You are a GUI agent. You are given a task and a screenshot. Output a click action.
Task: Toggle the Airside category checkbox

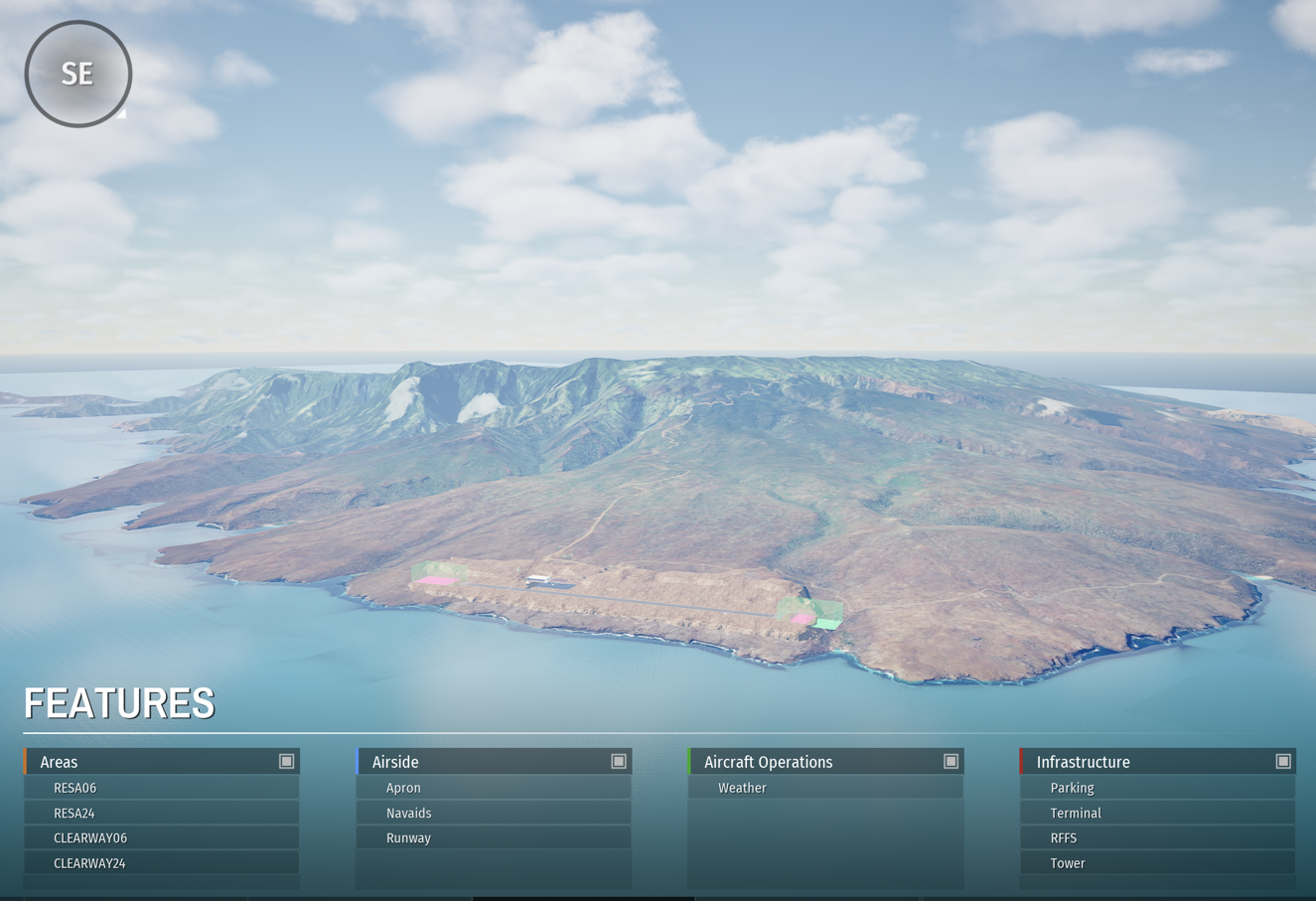click(x=618, y=761)
